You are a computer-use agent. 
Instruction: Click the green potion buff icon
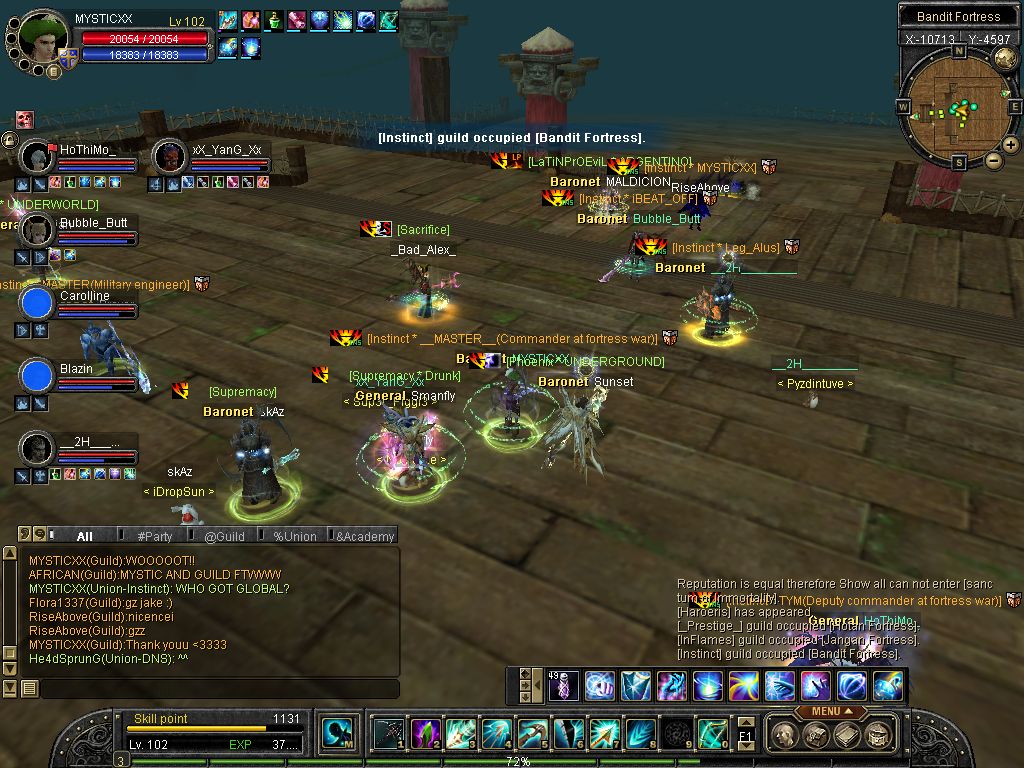[x=274, y=20]
